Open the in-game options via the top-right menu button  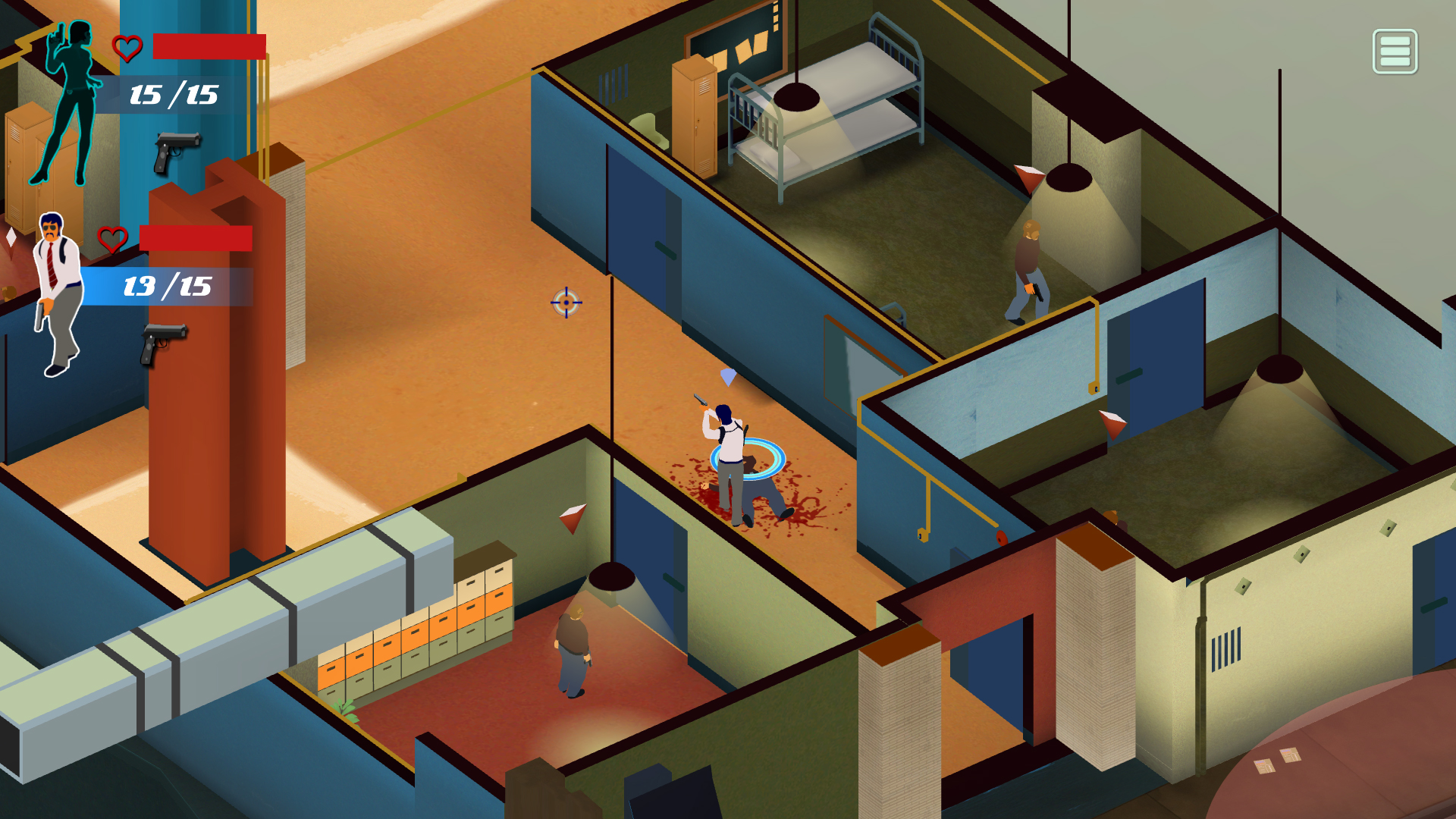point(1395,51)
